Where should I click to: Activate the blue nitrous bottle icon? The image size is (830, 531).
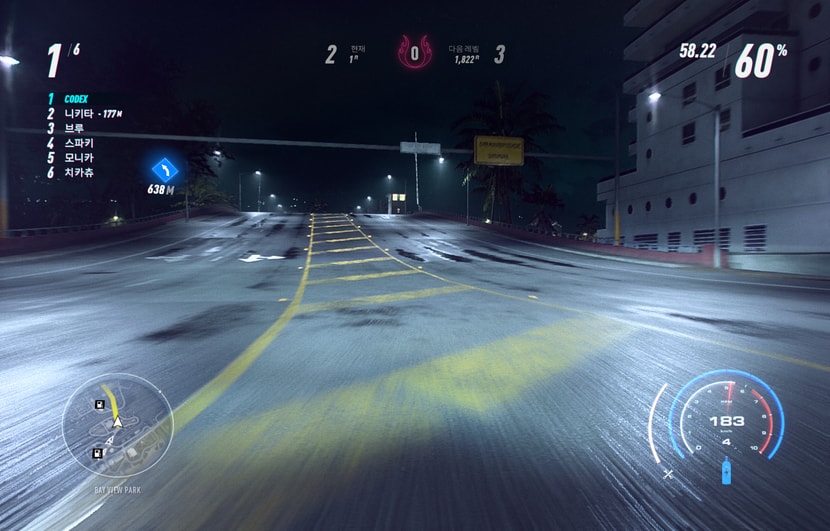(726, 470)
